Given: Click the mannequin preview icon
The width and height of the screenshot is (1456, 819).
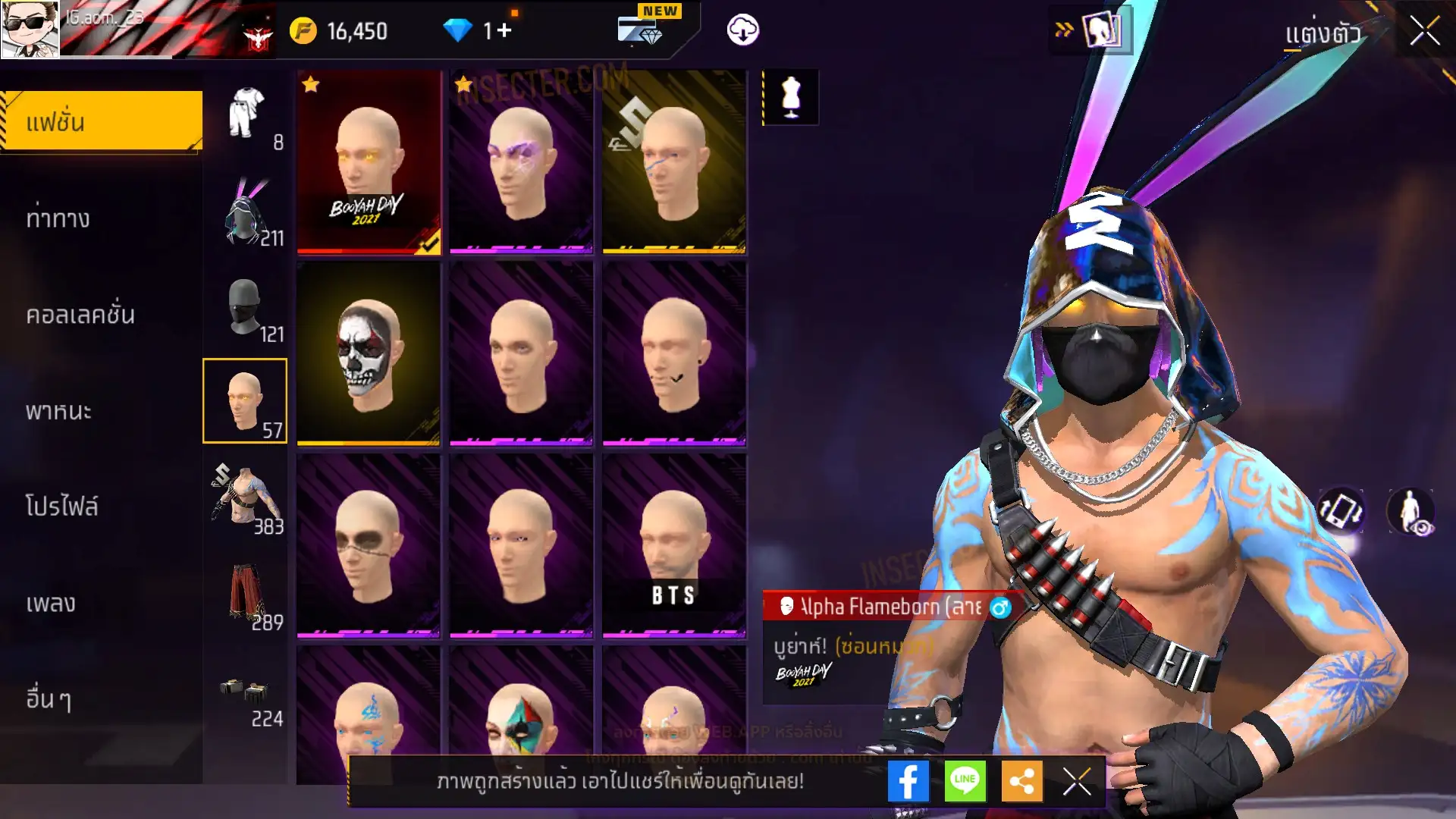Looking at the screenshot, I should (x=790, y=97).
